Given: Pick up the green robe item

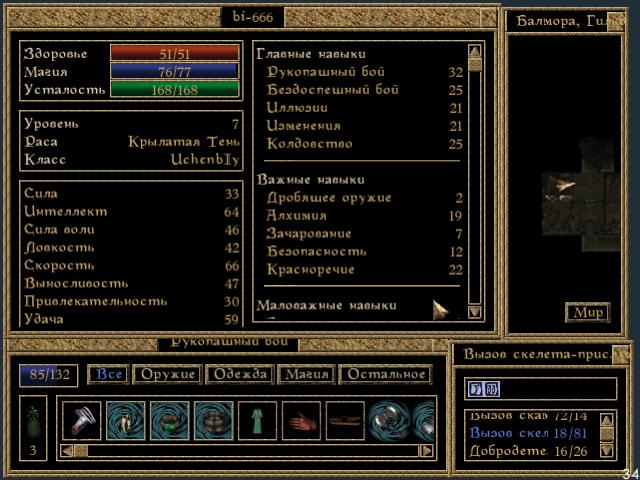Looking at the screenshot, I should (x=257, y=420).
